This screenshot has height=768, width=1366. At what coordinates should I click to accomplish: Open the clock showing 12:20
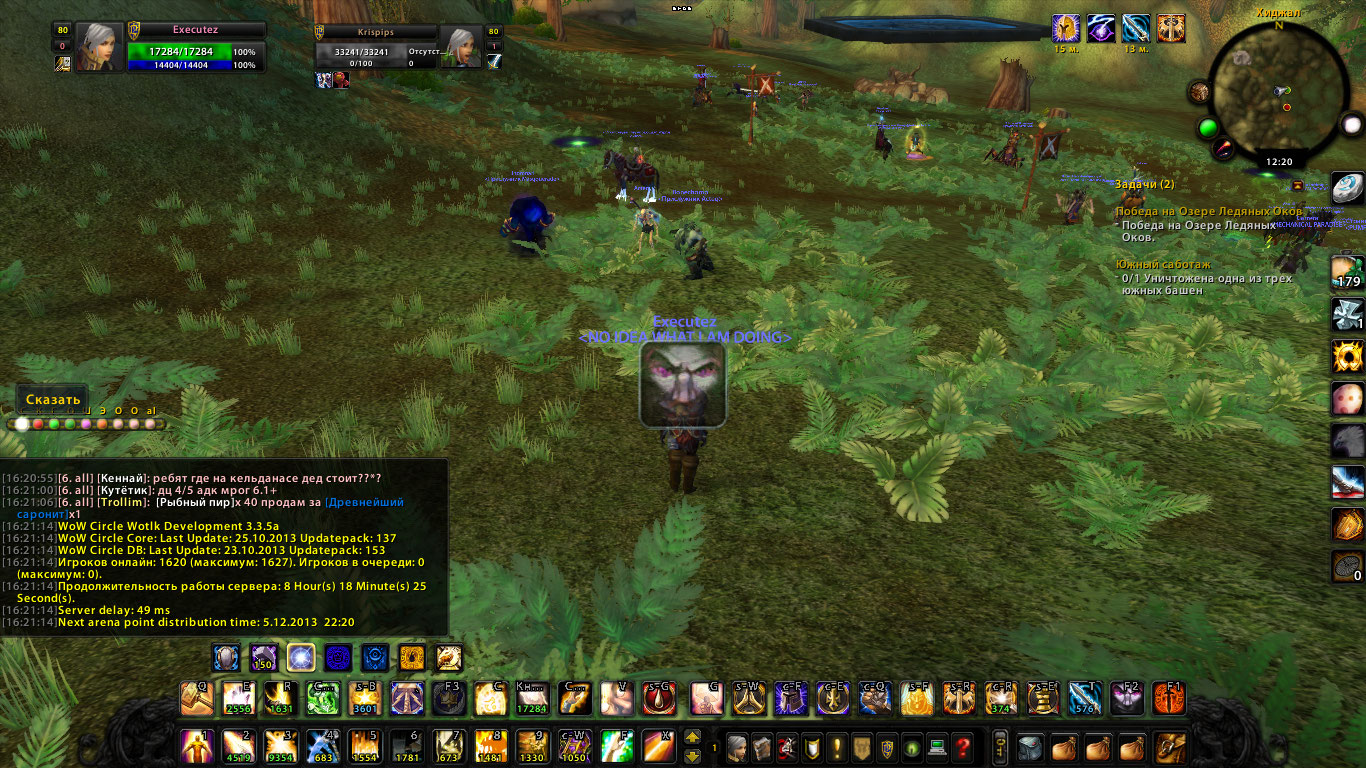tap(1279, 161)
